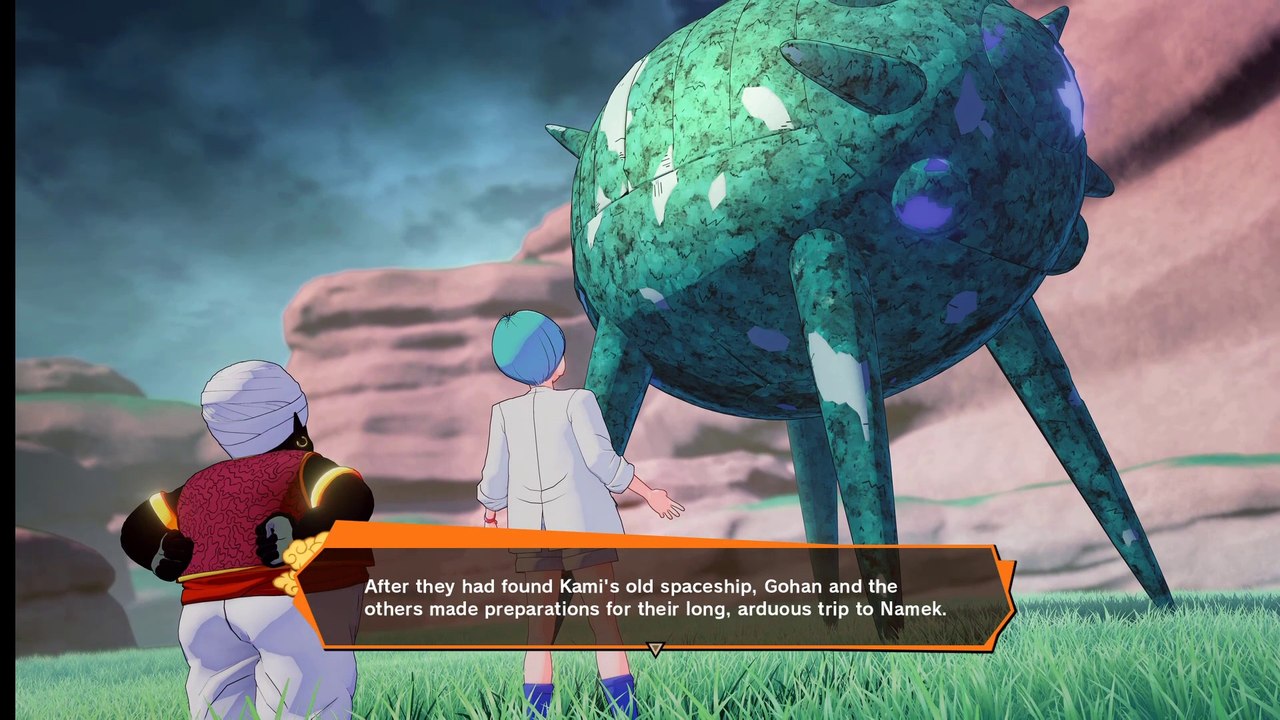Click the dialogue continue arrow indicator
The image size is (1280, 720).
[x=655, y=649]
